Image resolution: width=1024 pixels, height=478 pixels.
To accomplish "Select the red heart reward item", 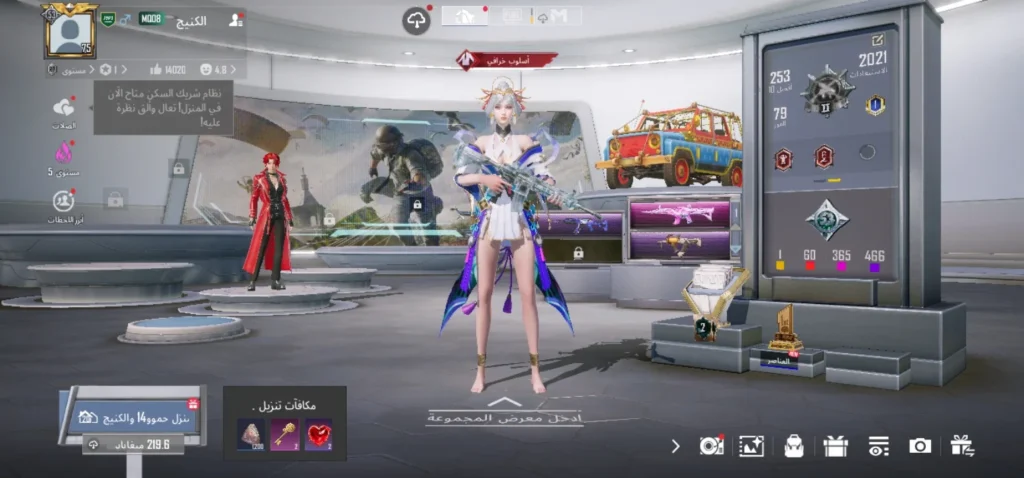I will pyautogui.click(x=318, y=435).
